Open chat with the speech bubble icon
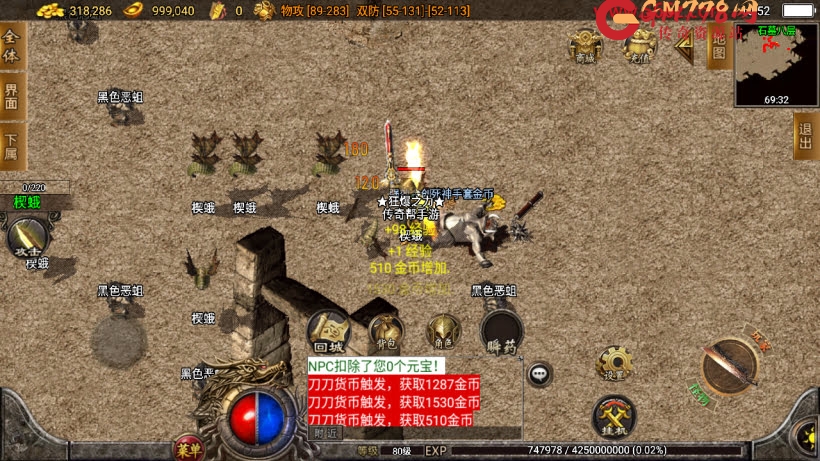820x461 pixels. pos(540,374)
